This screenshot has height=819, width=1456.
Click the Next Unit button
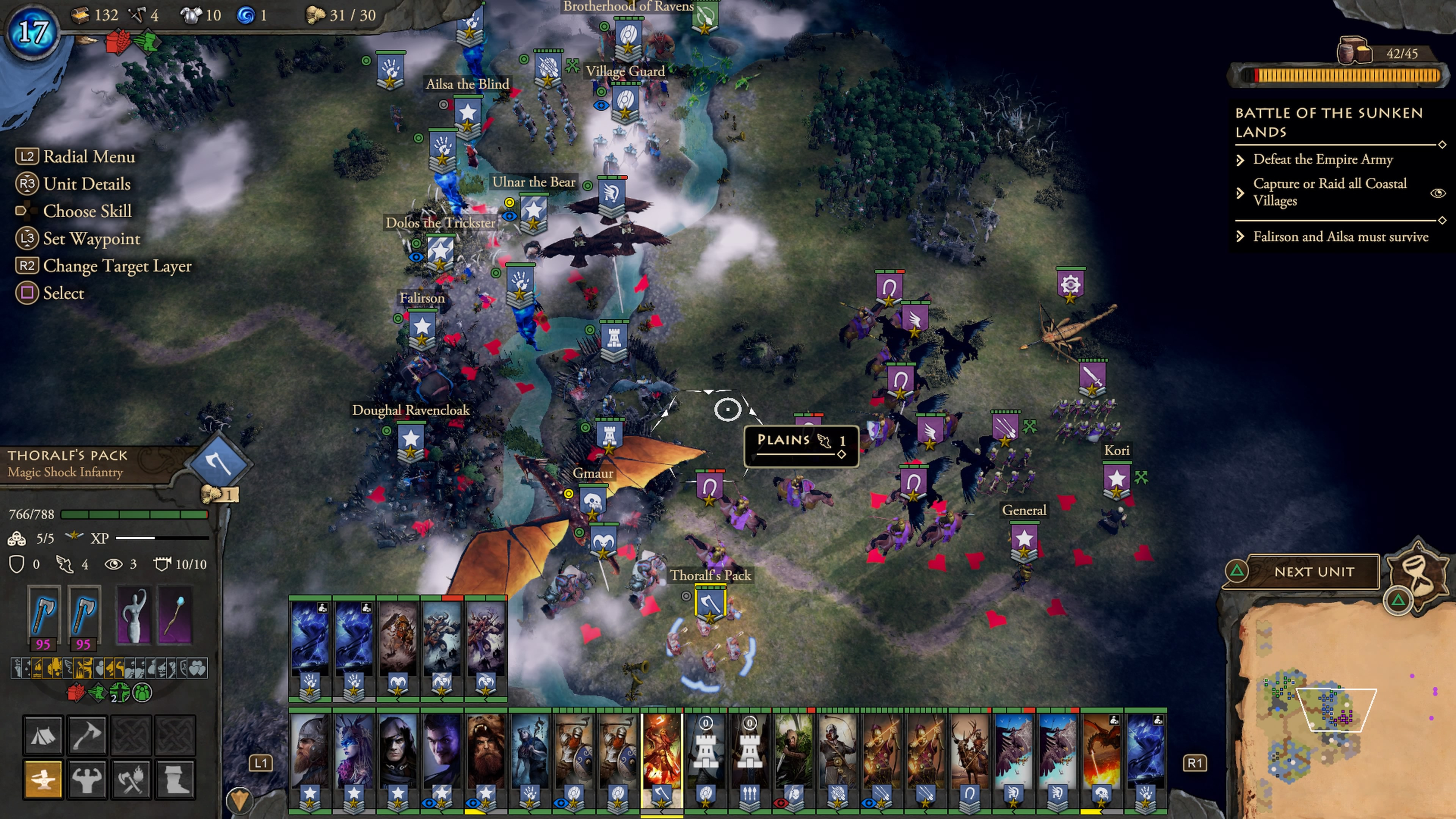click(x=1313, y=572)
